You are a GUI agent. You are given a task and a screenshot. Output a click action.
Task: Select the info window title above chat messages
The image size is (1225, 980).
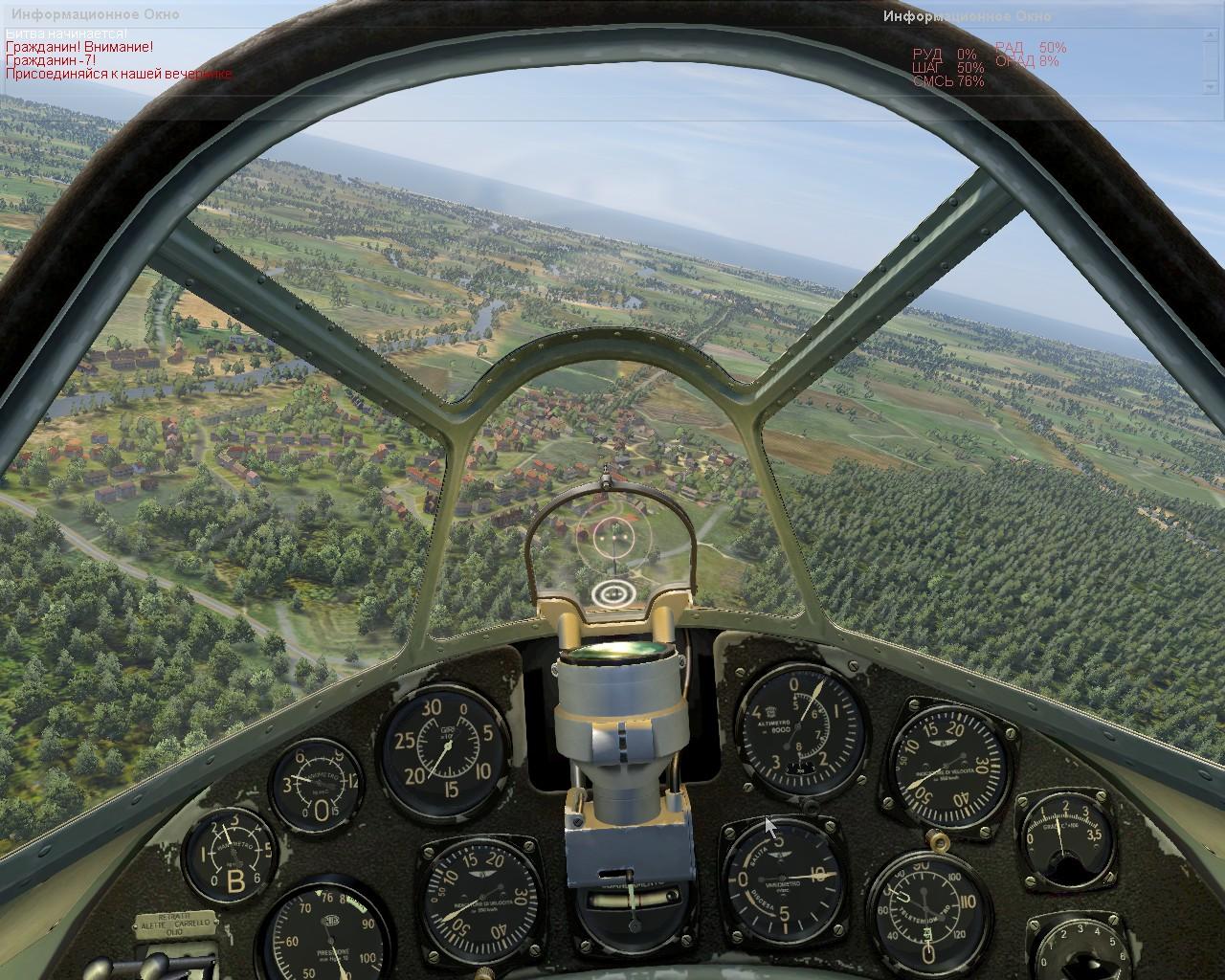click(94, 15)
